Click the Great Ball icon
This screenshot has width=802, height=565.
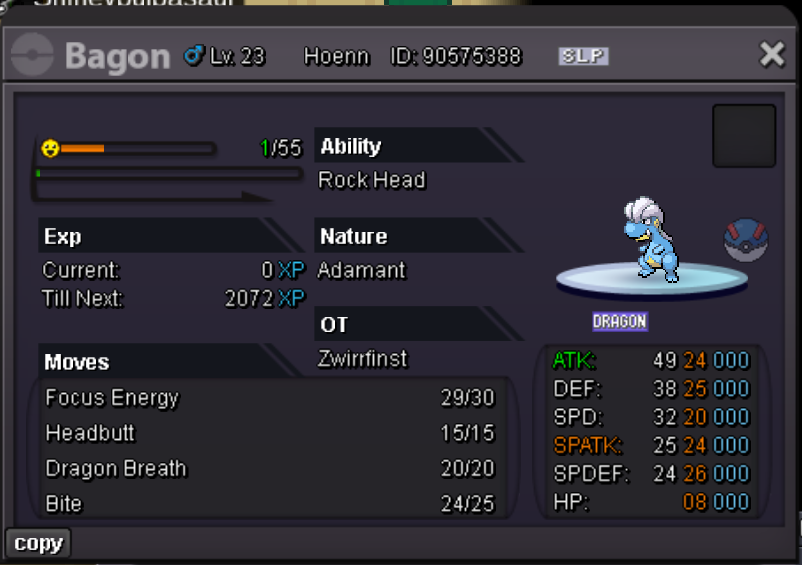(744, 241)
